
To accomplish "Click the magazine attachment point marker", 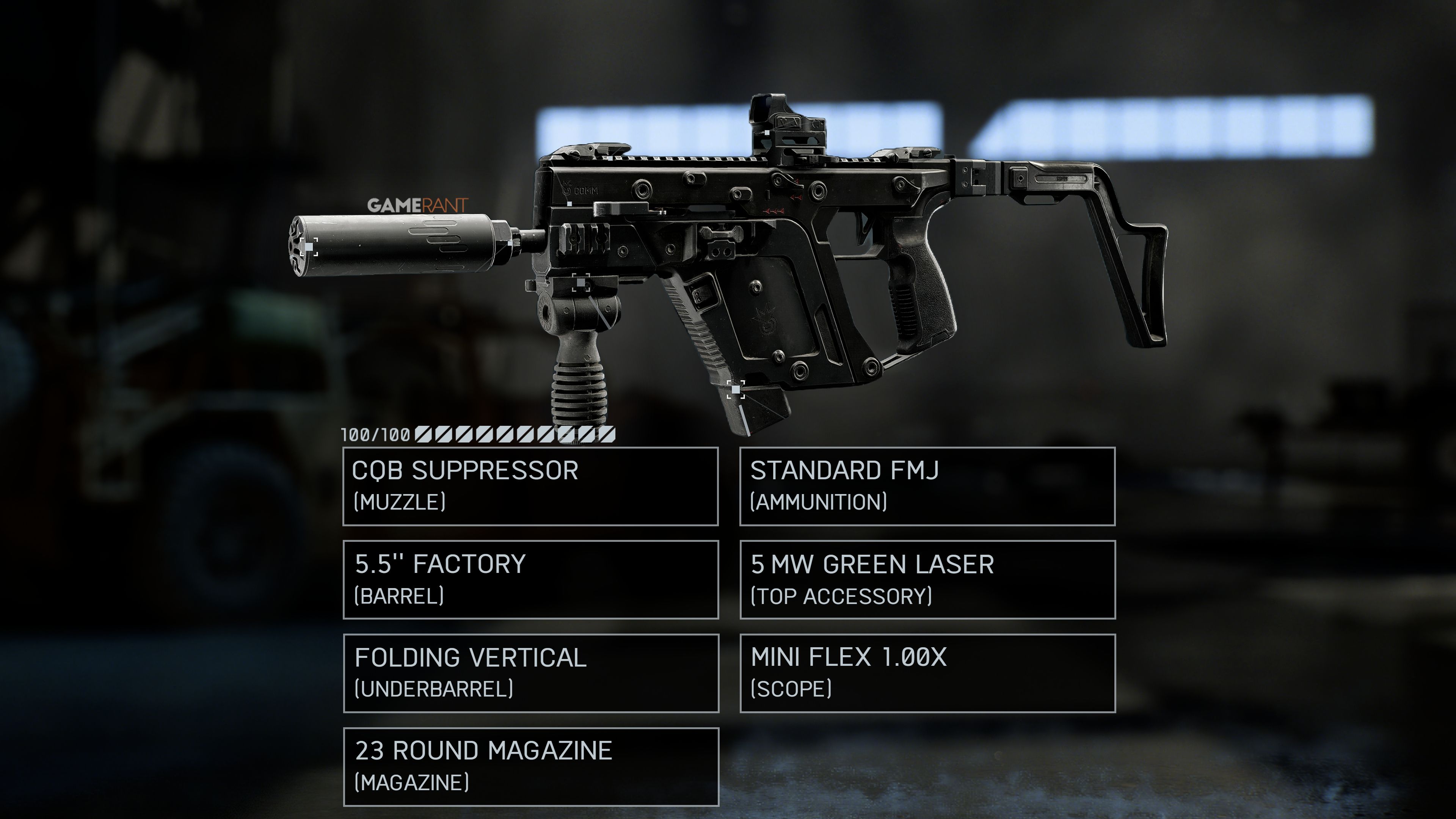I will tap(735, 389).
